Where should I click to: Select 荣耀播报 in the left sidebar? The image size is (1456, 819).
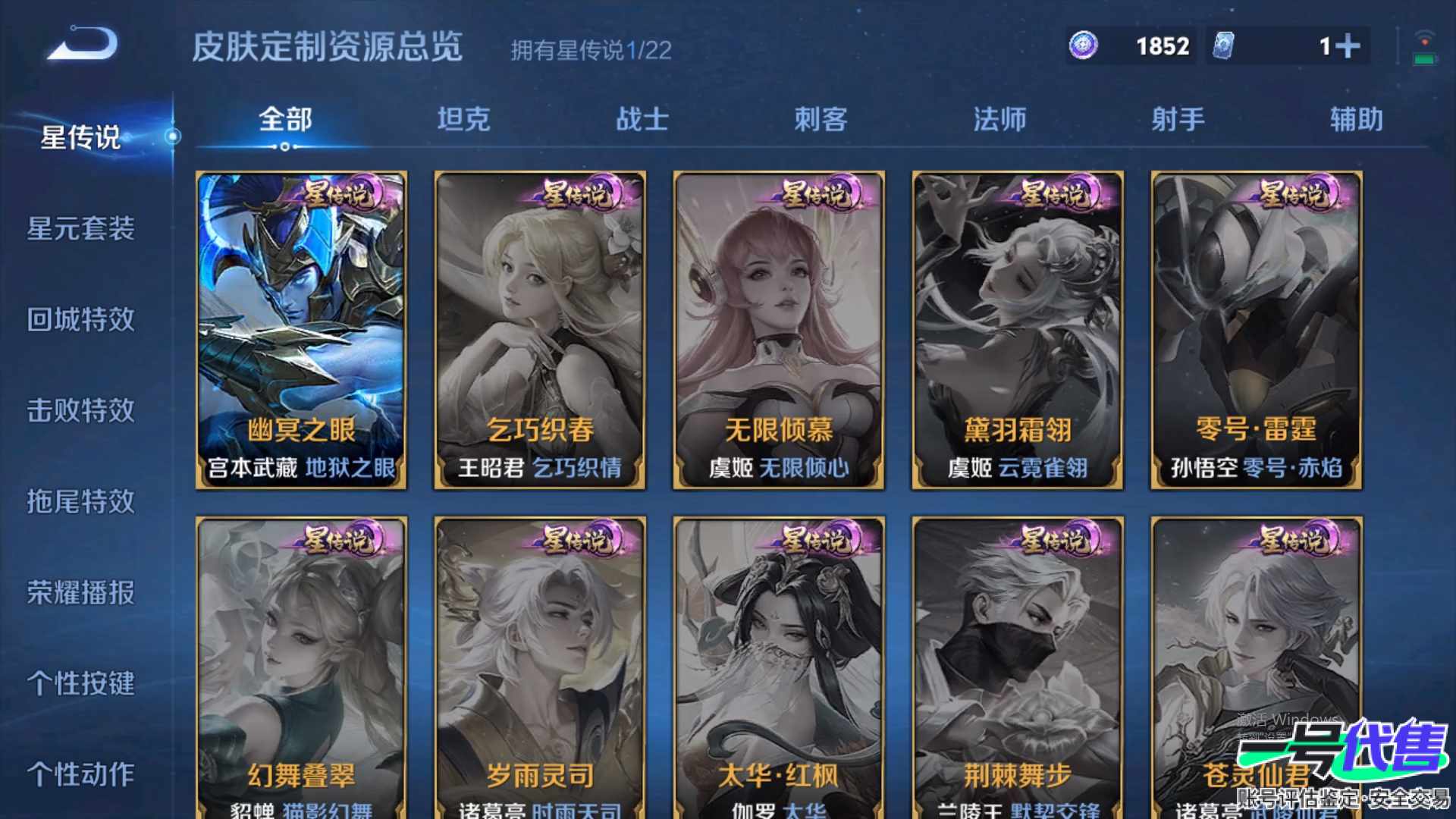pyautogui.click(x=82, y=594)
